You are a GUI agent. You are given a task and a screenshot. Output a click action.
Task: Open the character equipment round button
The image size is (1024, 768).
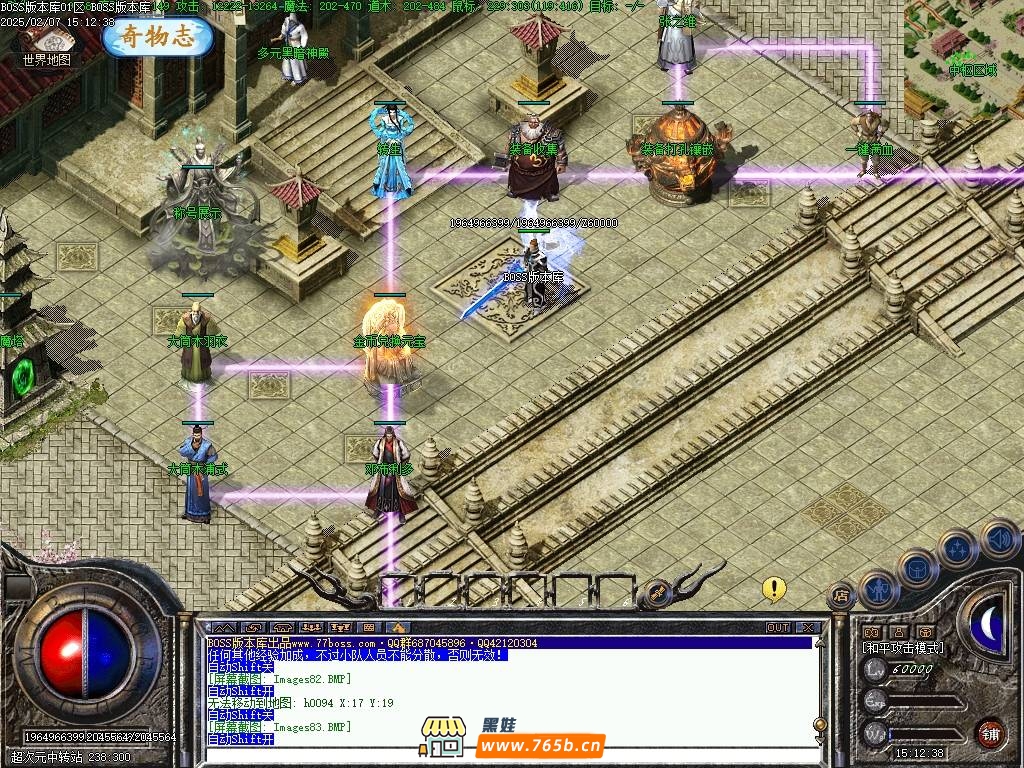pos(878,589)
